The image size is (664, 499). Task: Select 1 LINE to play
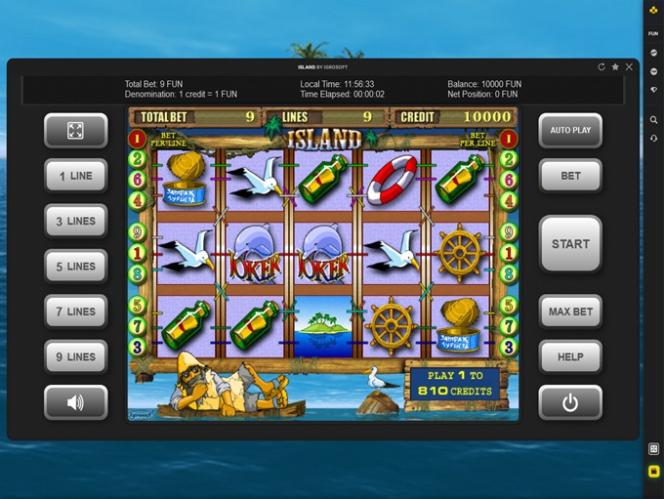(76, 175)
